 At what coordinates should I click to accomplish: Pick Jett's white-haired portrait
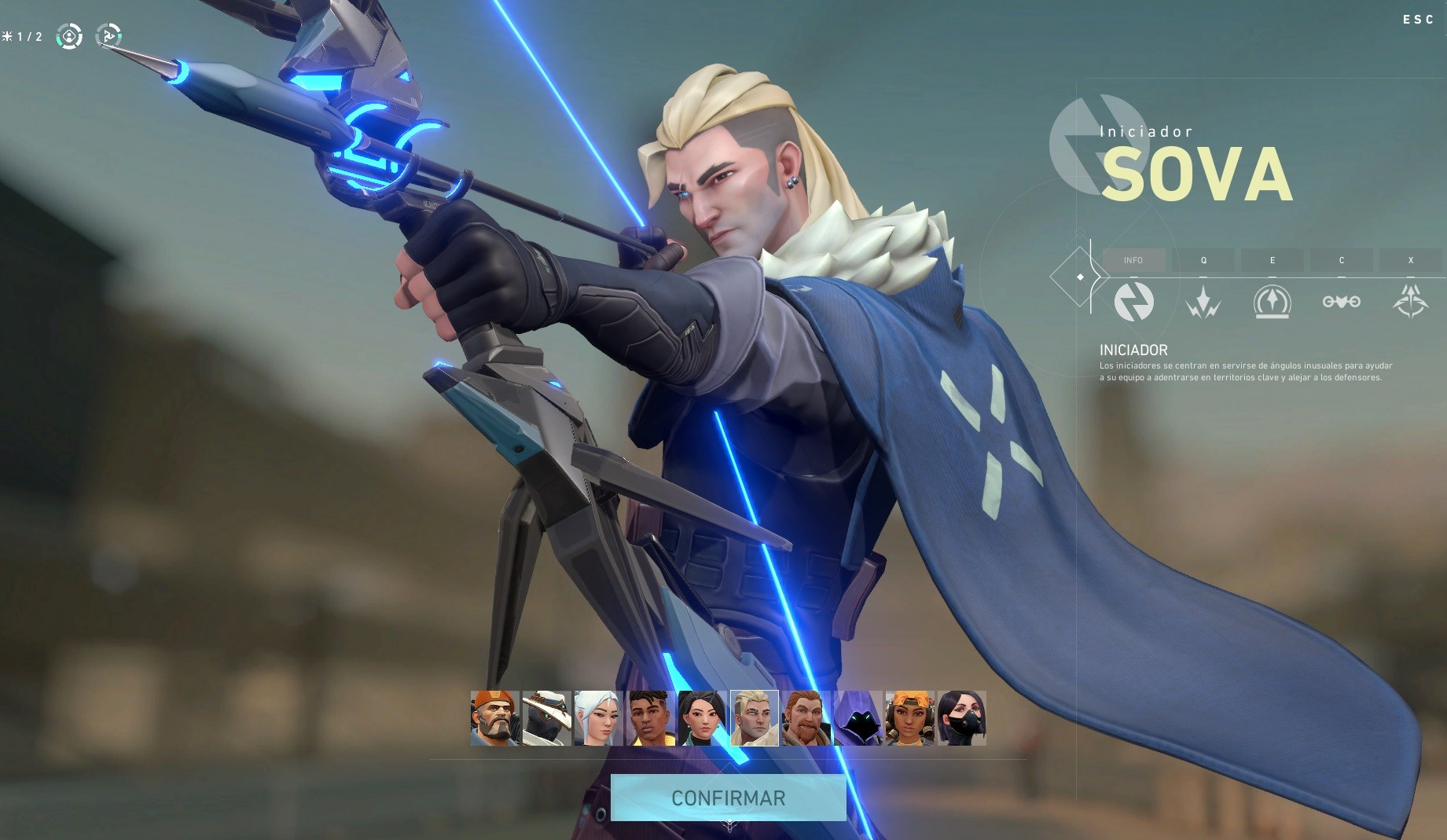pos(598,718)
